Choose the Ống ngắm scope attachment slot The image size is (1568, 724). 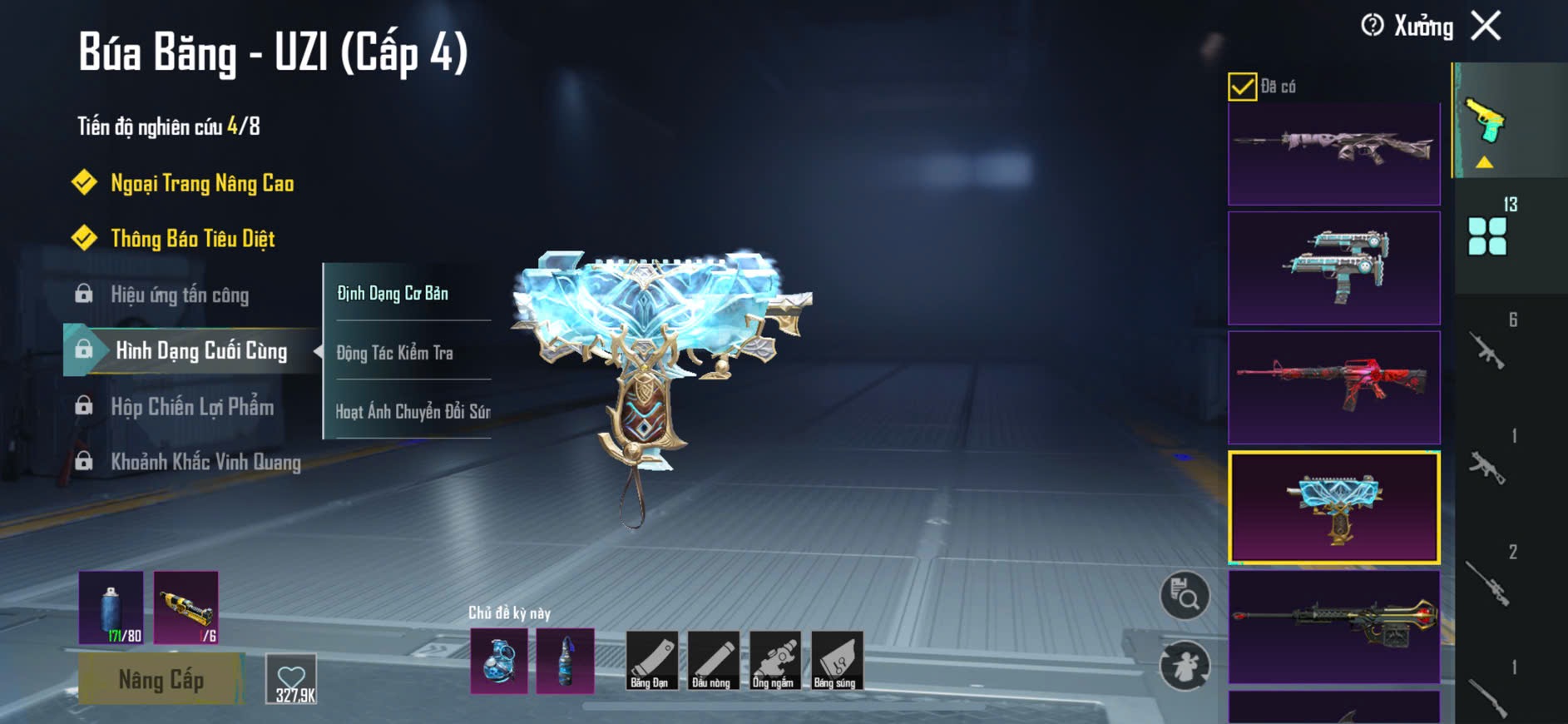[x=774, y=661]
